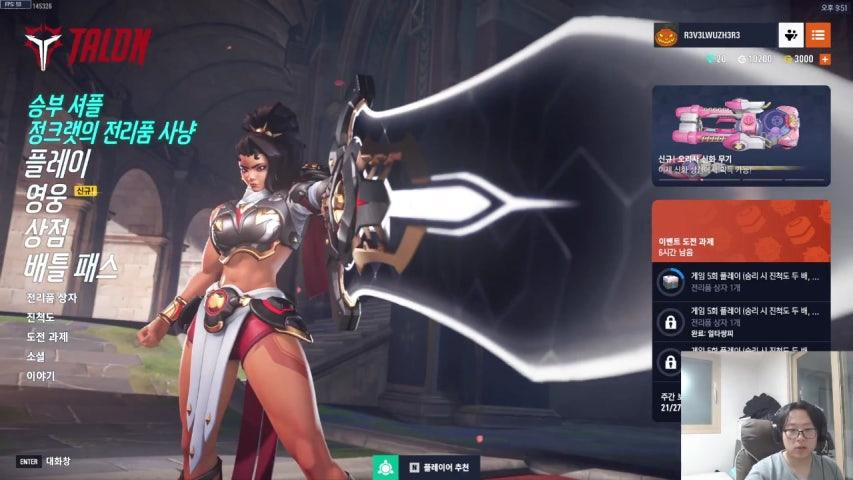Viewport: 853px width, 480px height.
Task: Open the orange hamburger menu button
Action: (x=818, y=36)
